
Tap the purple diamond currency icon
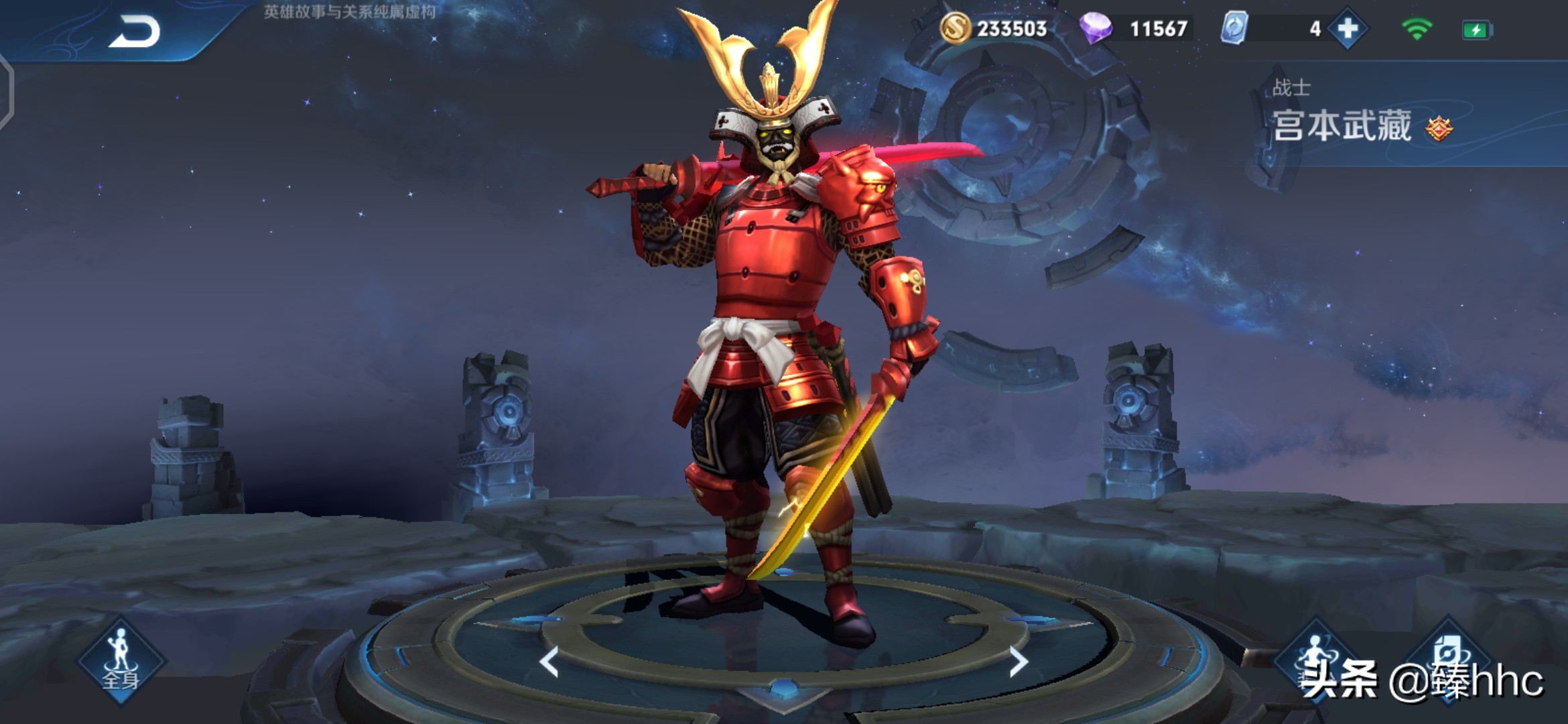(x=1096, y=29)
